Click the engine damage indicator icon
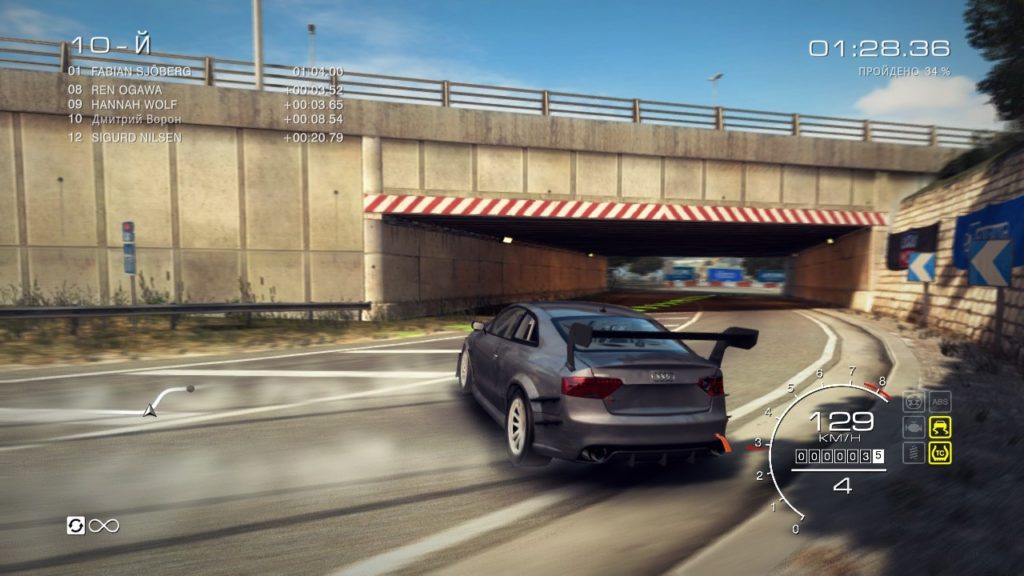Viewport: 1024px width, 576px height. click(x=913, y=427)
